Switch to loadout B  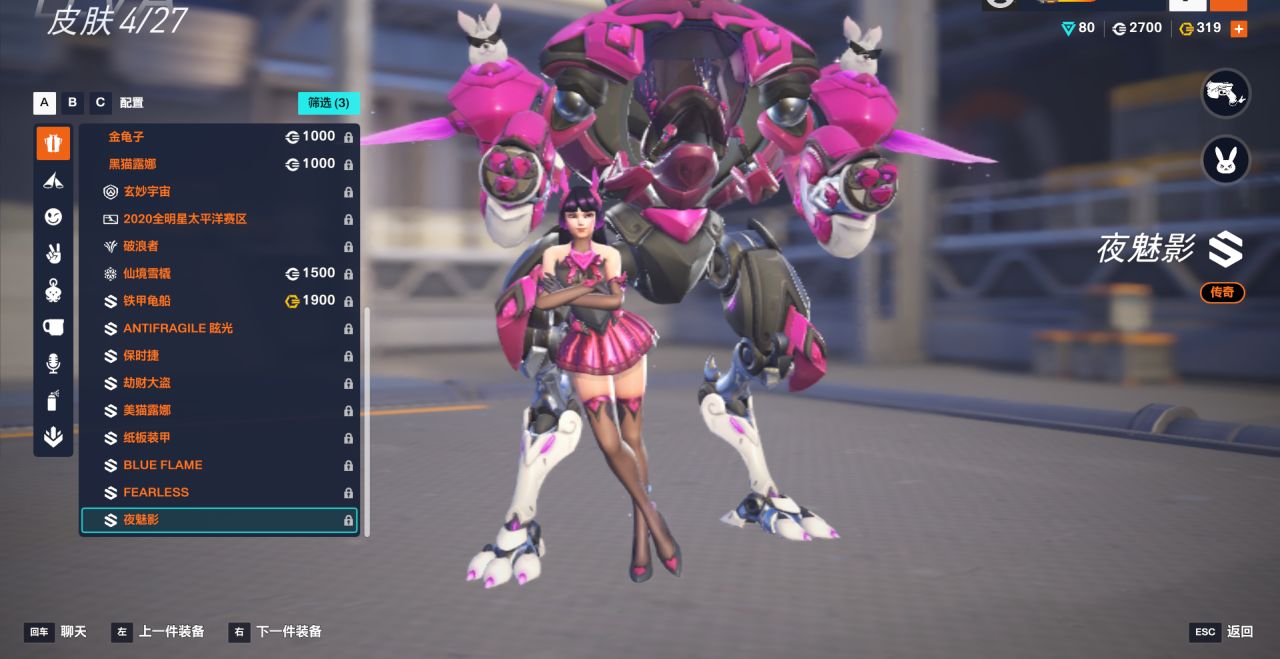pos(72,103)
